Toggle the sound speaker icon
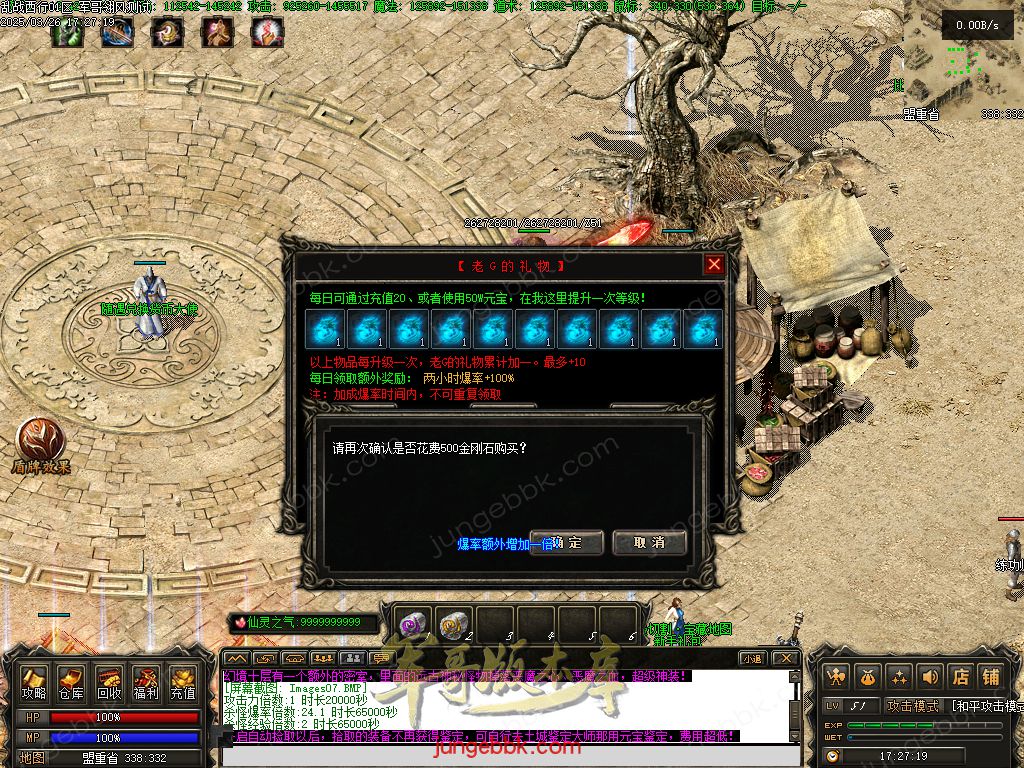 pos(930,677)
